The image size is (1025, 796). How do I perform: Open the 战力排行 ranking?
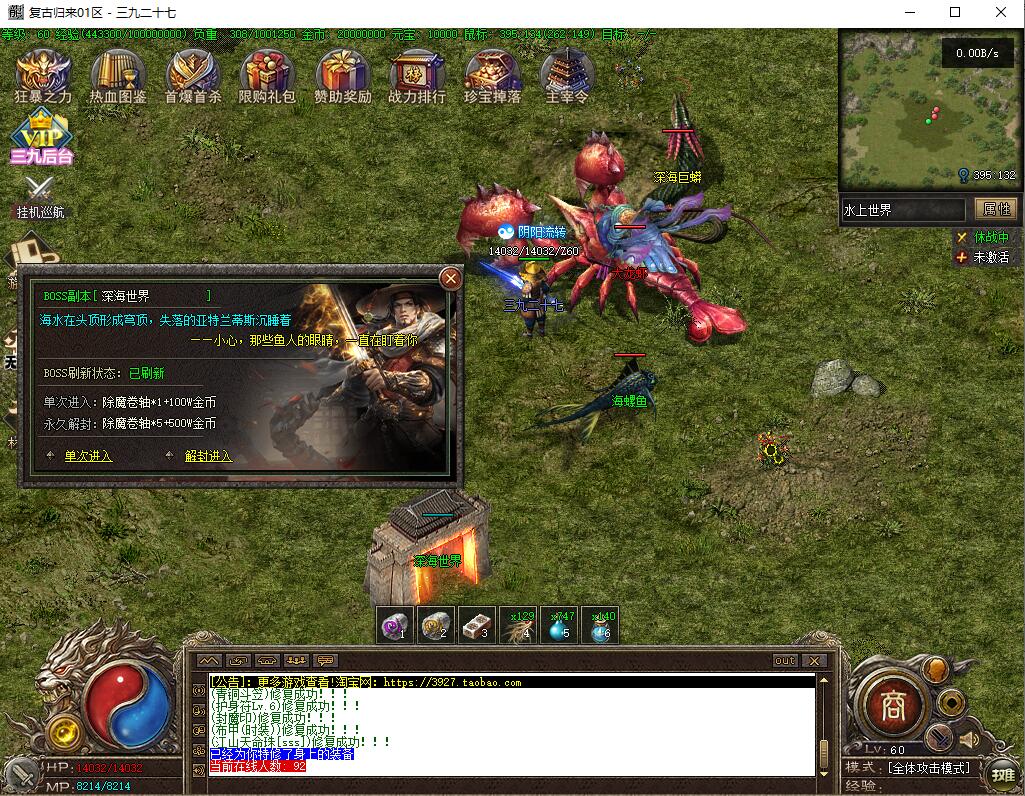[417, 73]
